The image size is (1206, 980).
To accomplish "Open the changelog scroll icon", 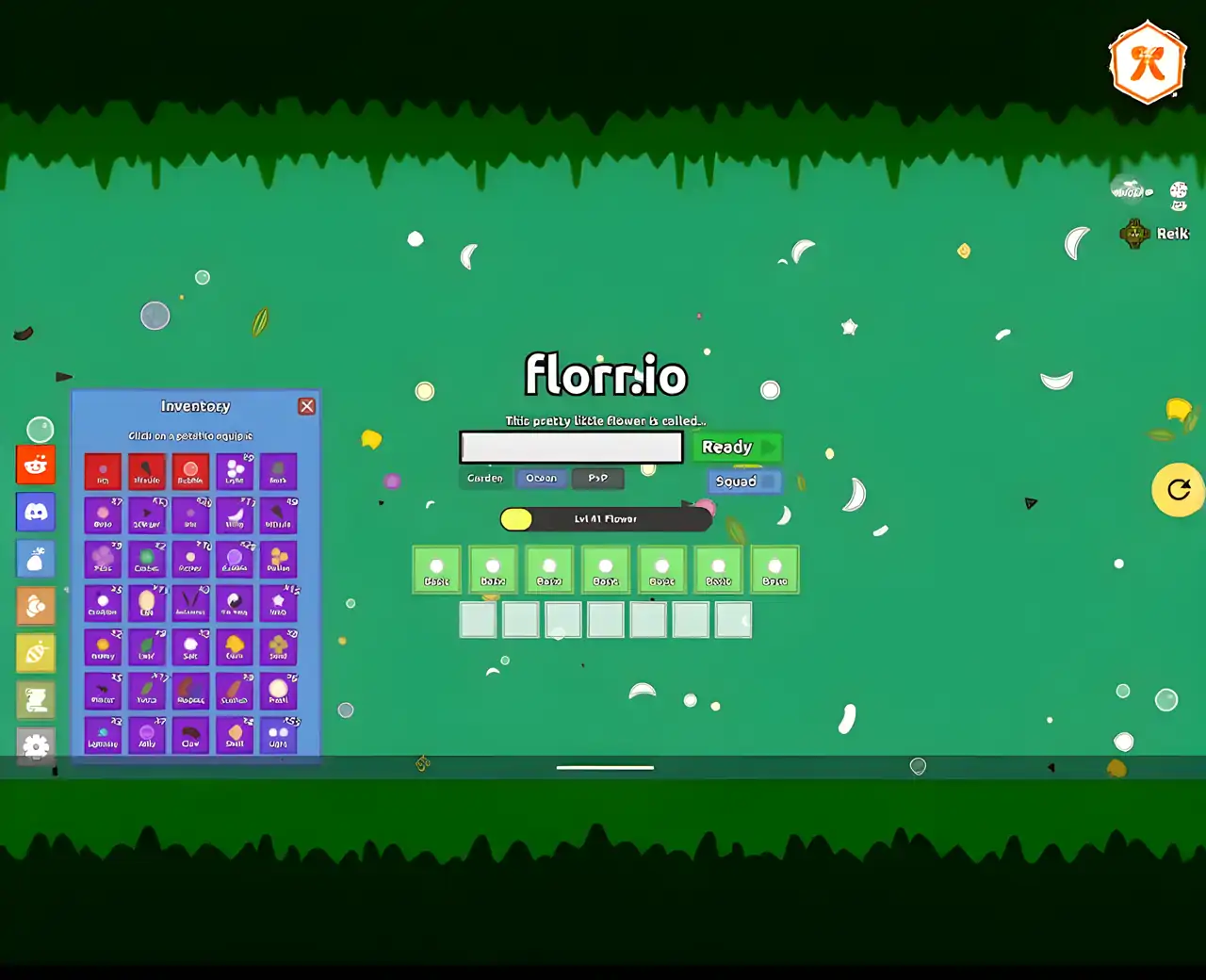I will (36, 699).
